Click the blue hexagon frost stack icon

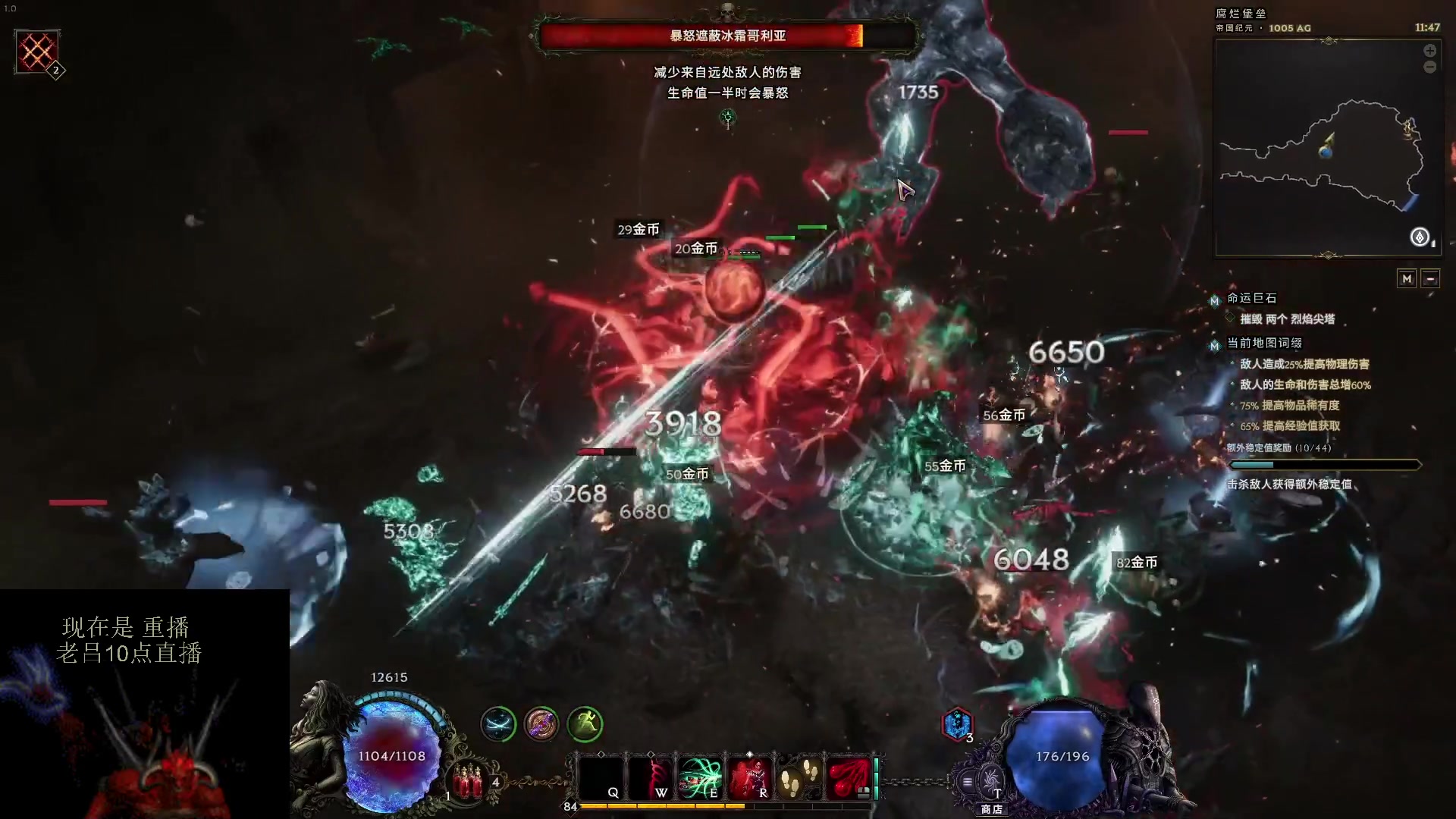pos(956,724)
